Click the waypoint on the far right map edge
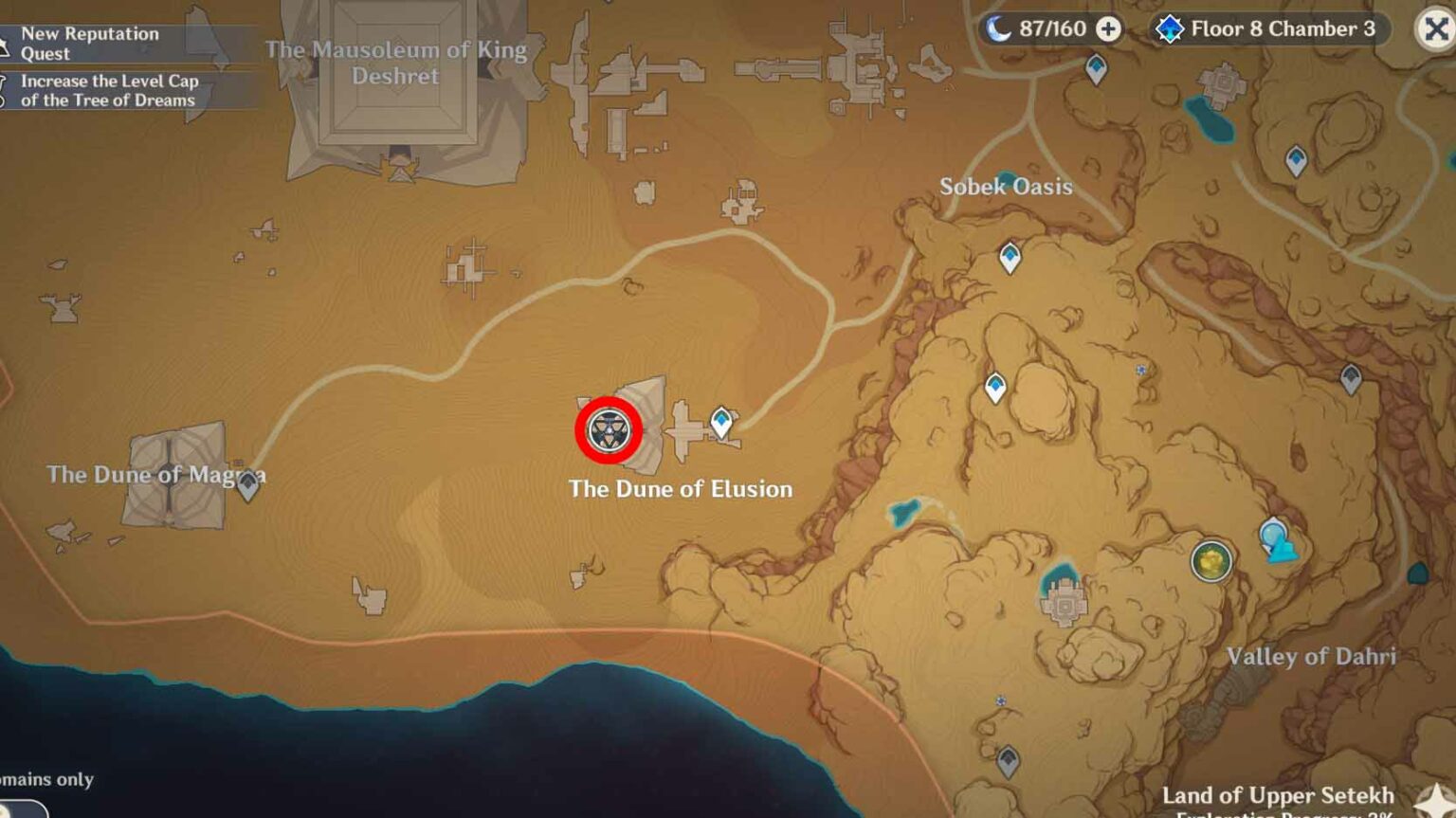This screenshot has height=818, width=1456. coord(1350,378)
